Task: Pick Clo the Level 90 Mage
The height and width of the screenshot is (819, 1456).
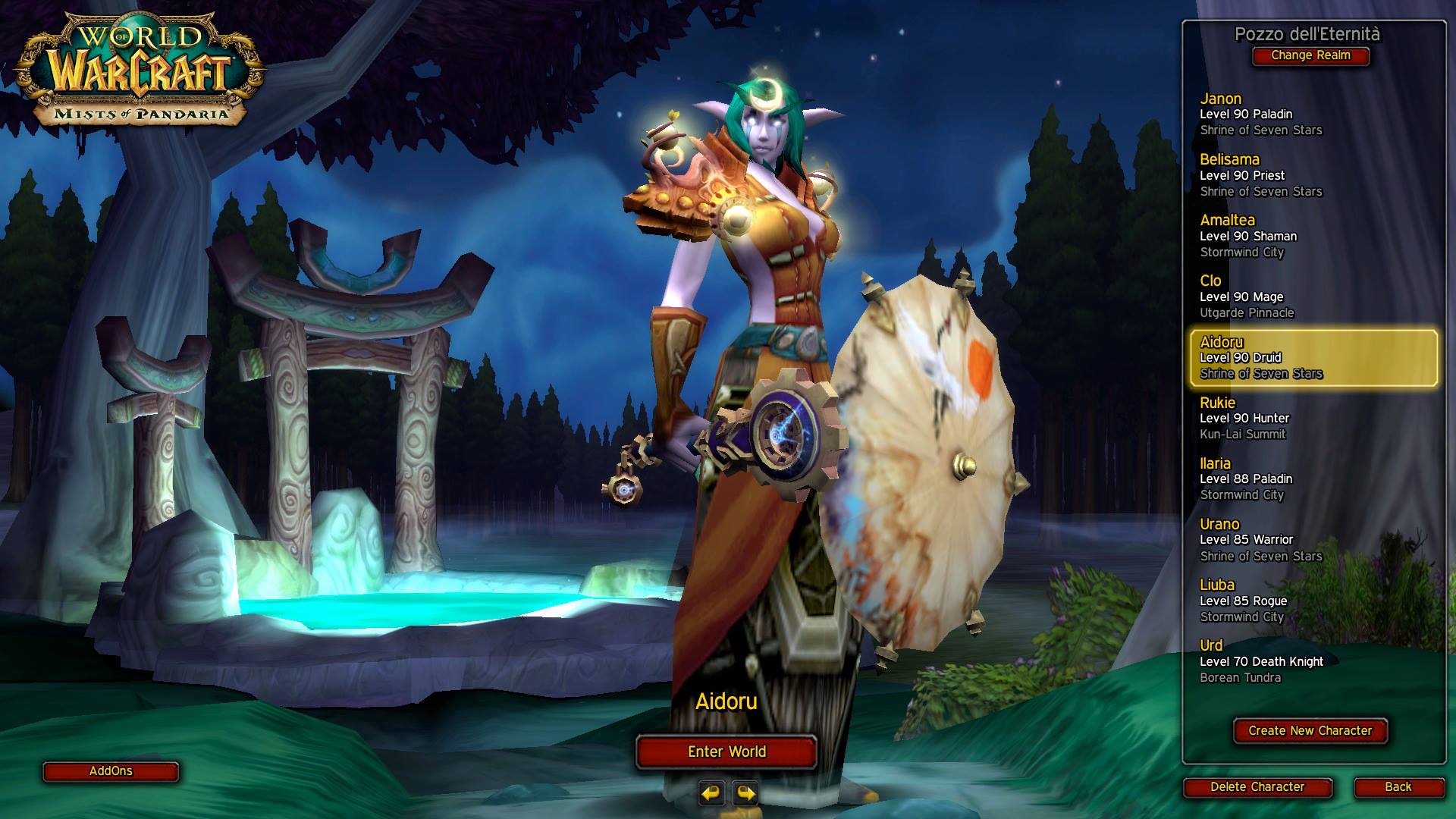Action: 1313,297
